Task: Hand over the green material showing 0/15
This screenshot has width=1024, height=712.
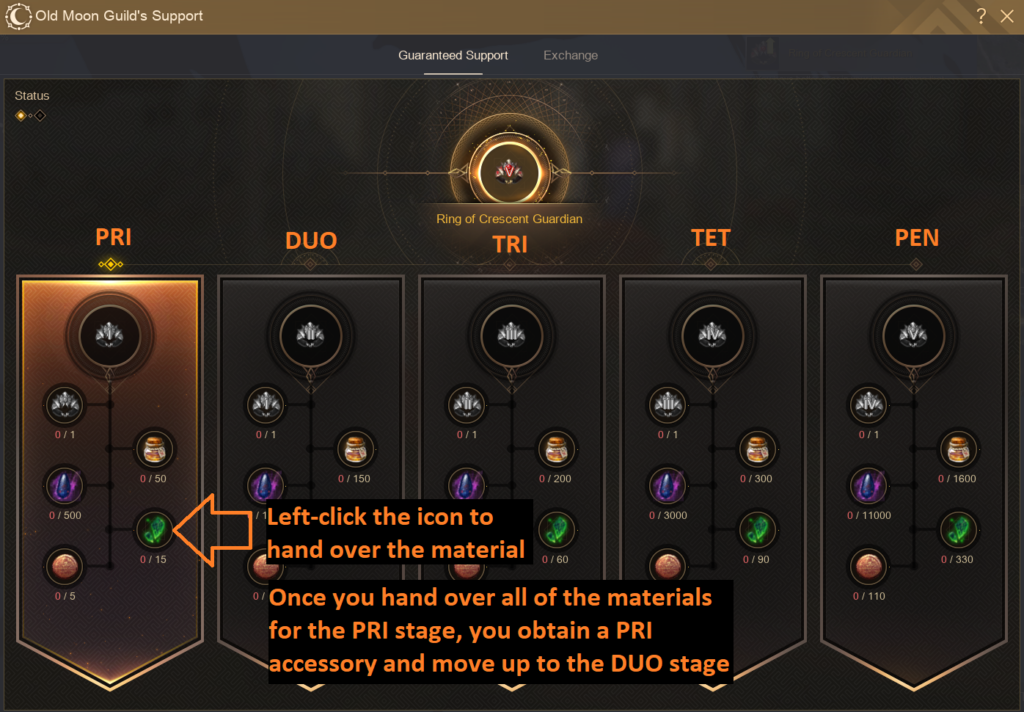Action: [x=154, y=529]
